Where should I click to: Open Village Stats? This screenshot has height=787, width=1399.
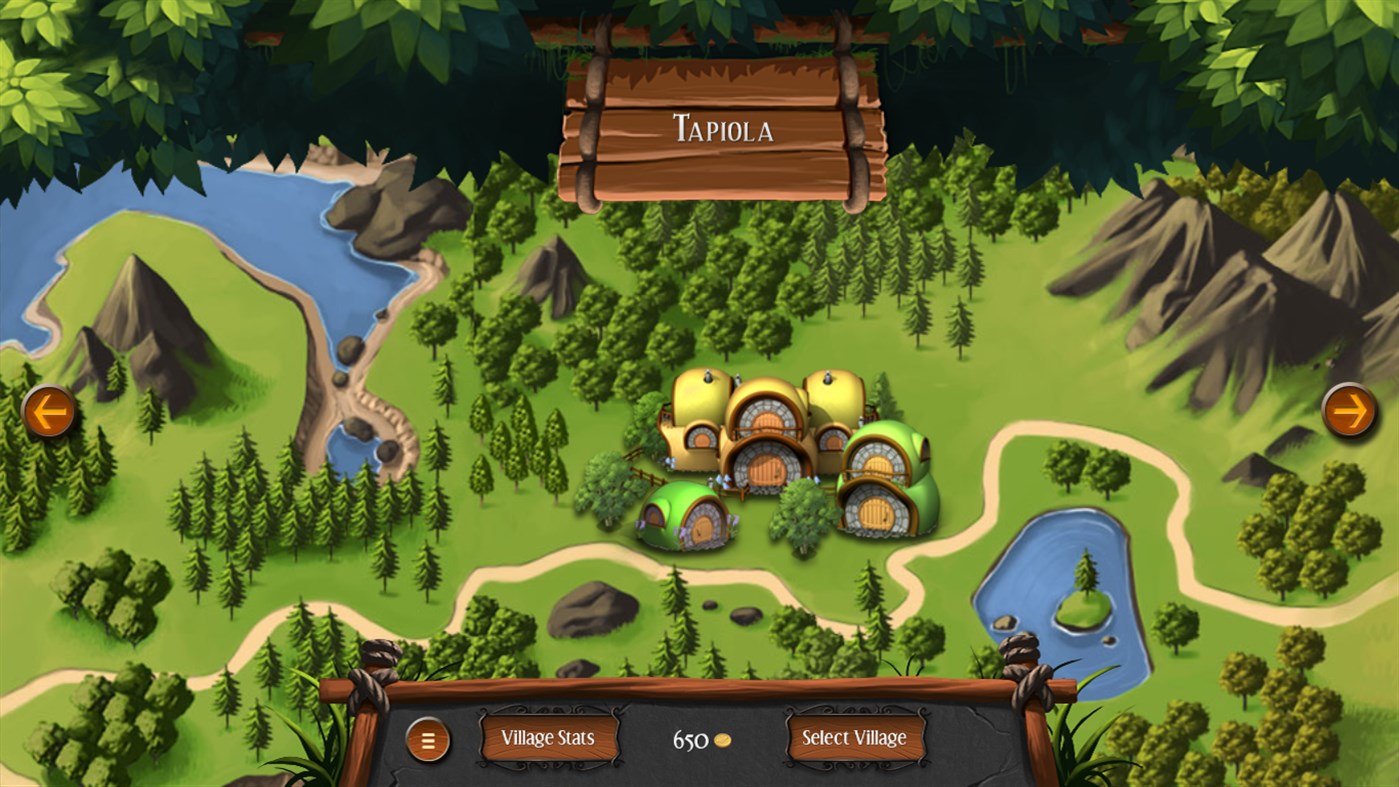(x=551, y=739)
